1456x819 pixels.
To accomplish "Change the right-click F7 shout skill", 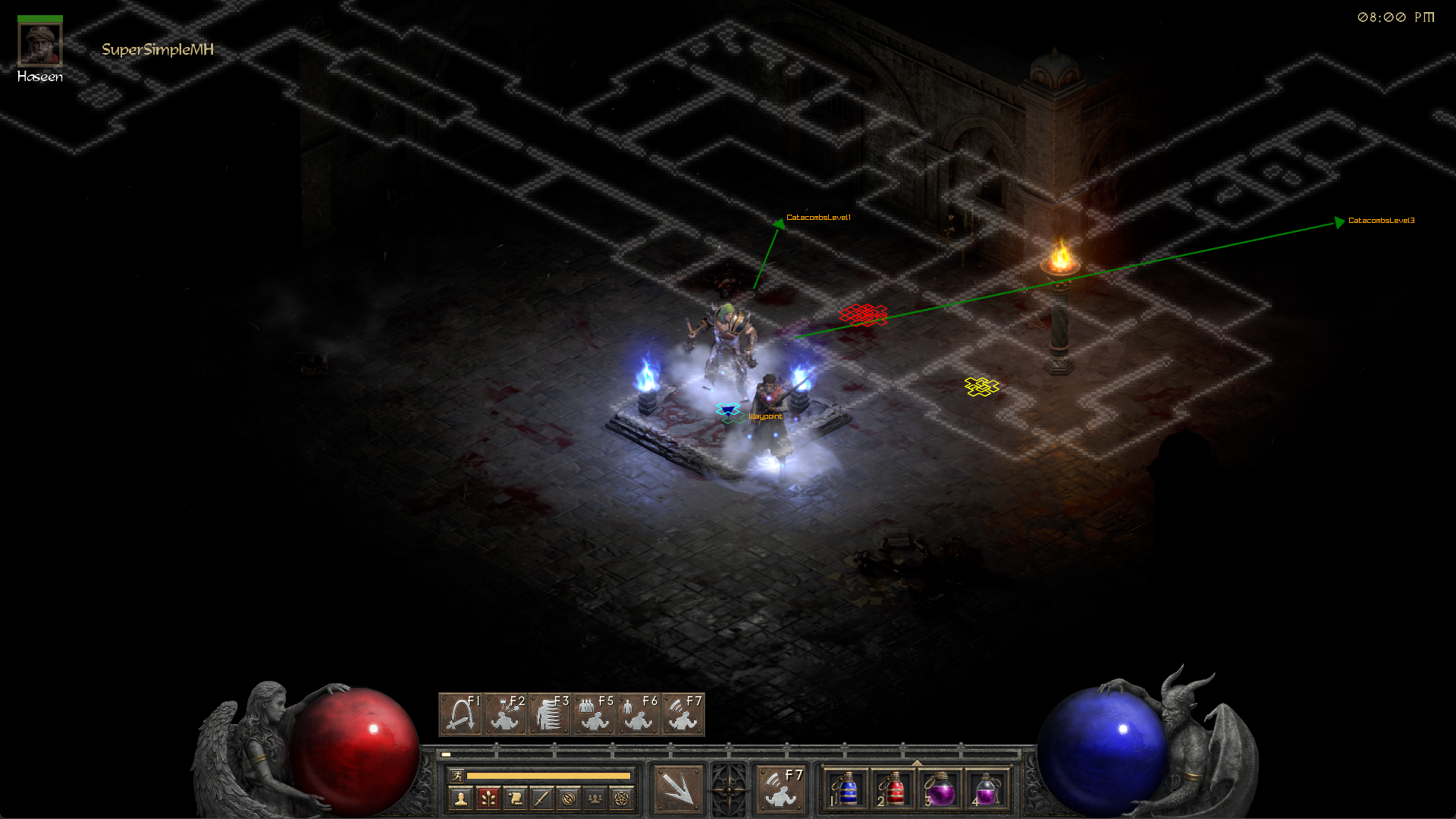I will coord(781,788).
